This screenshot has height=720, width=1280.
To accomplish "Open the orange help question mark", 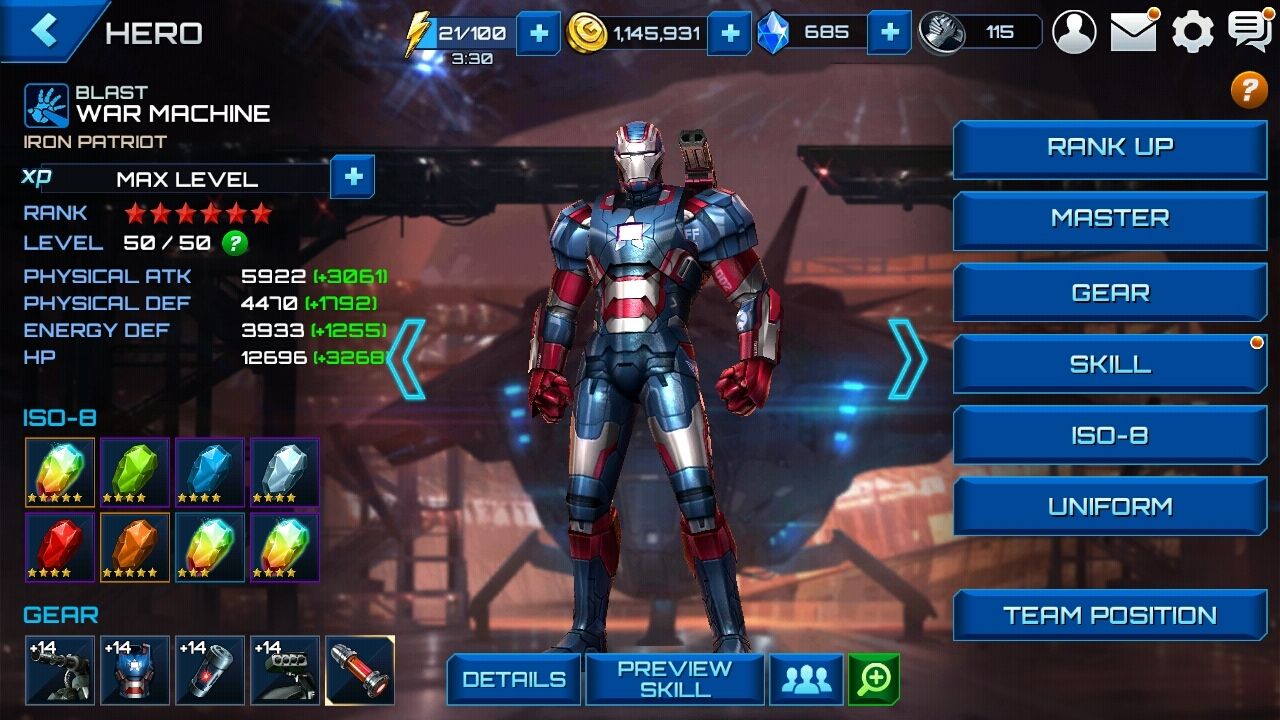I will (1248, 90).
